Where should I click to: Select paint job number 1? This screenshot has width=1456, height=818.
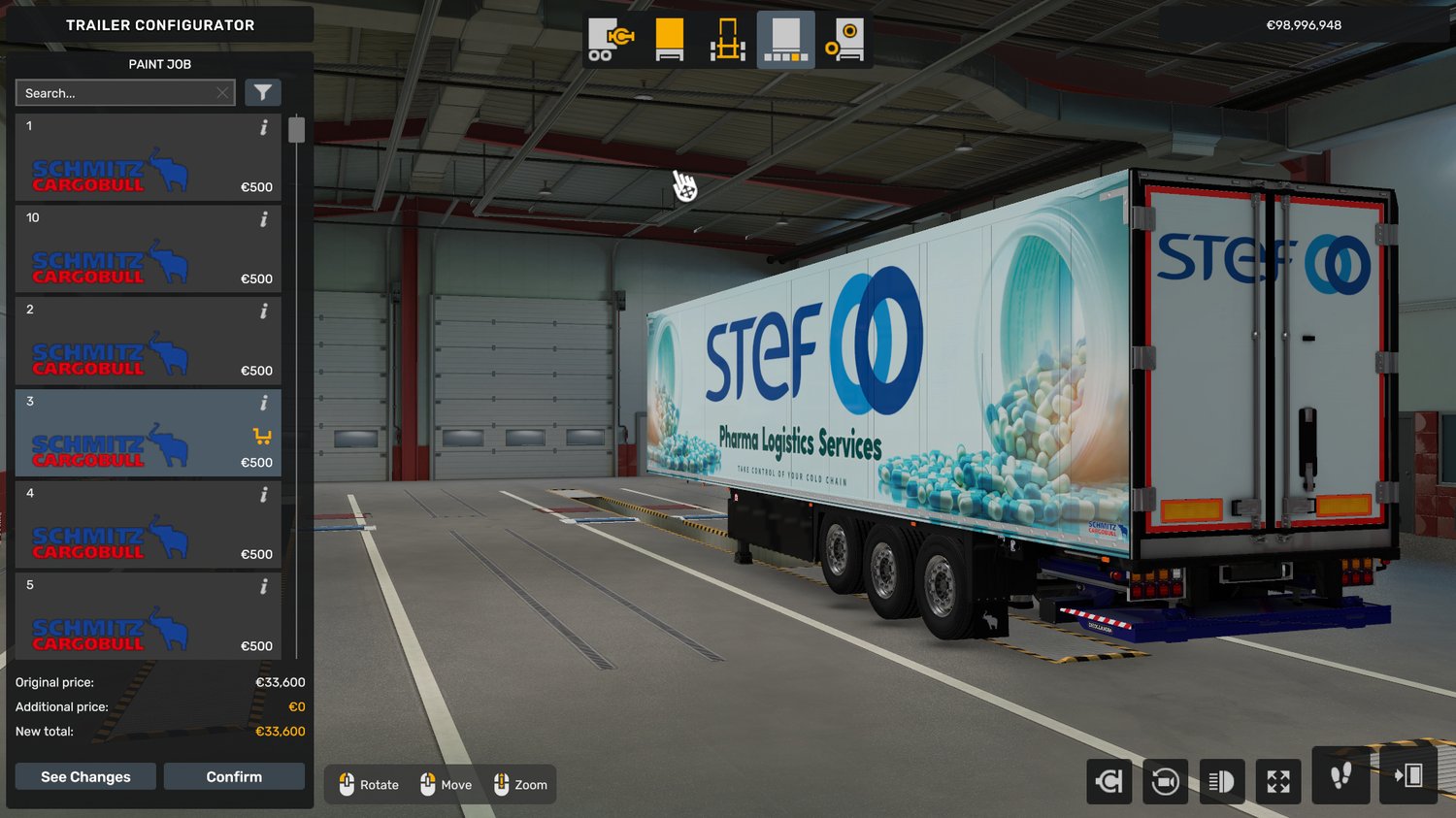pos(148,157)
